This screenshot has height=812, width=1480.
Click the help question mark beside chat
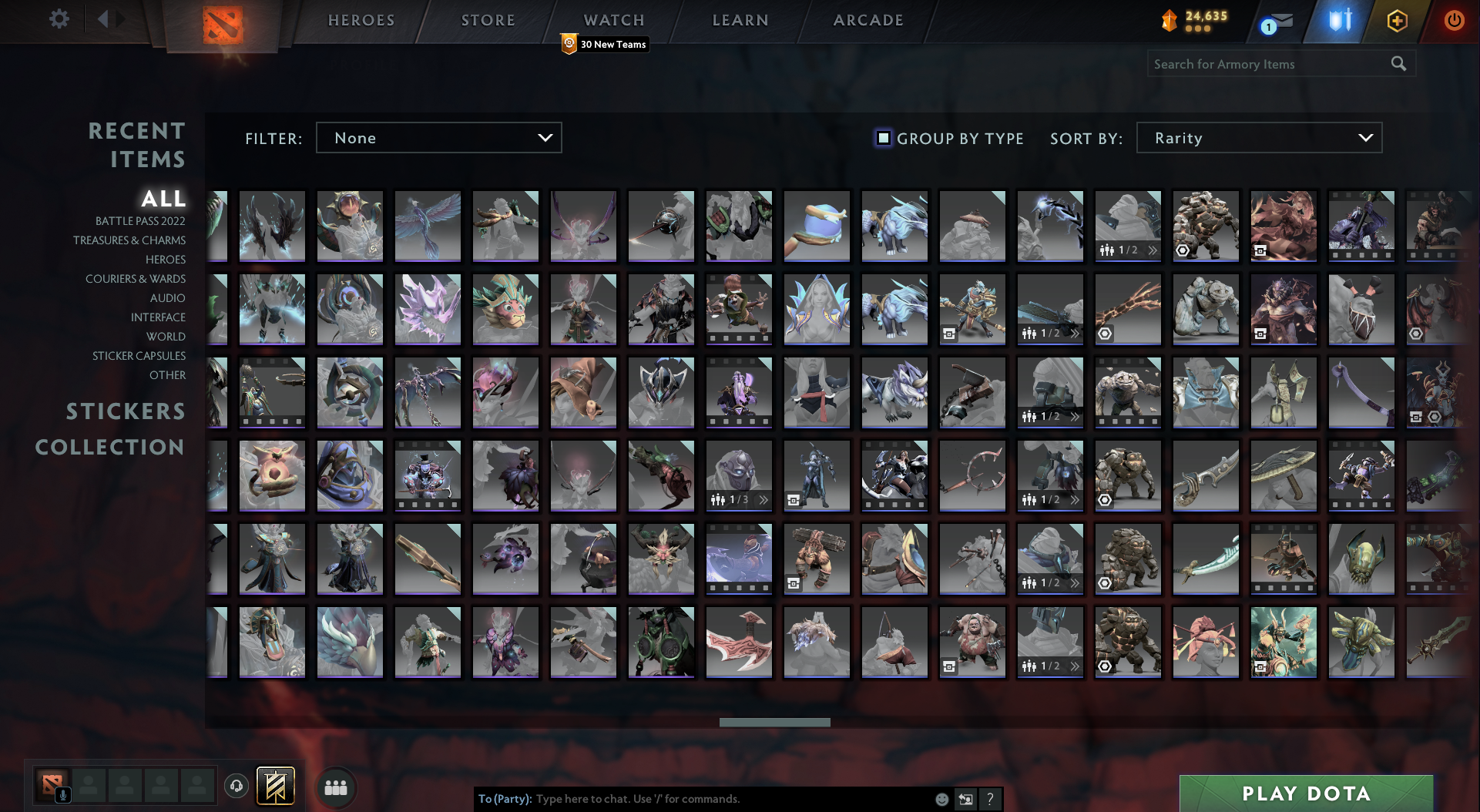coord(990,800)
